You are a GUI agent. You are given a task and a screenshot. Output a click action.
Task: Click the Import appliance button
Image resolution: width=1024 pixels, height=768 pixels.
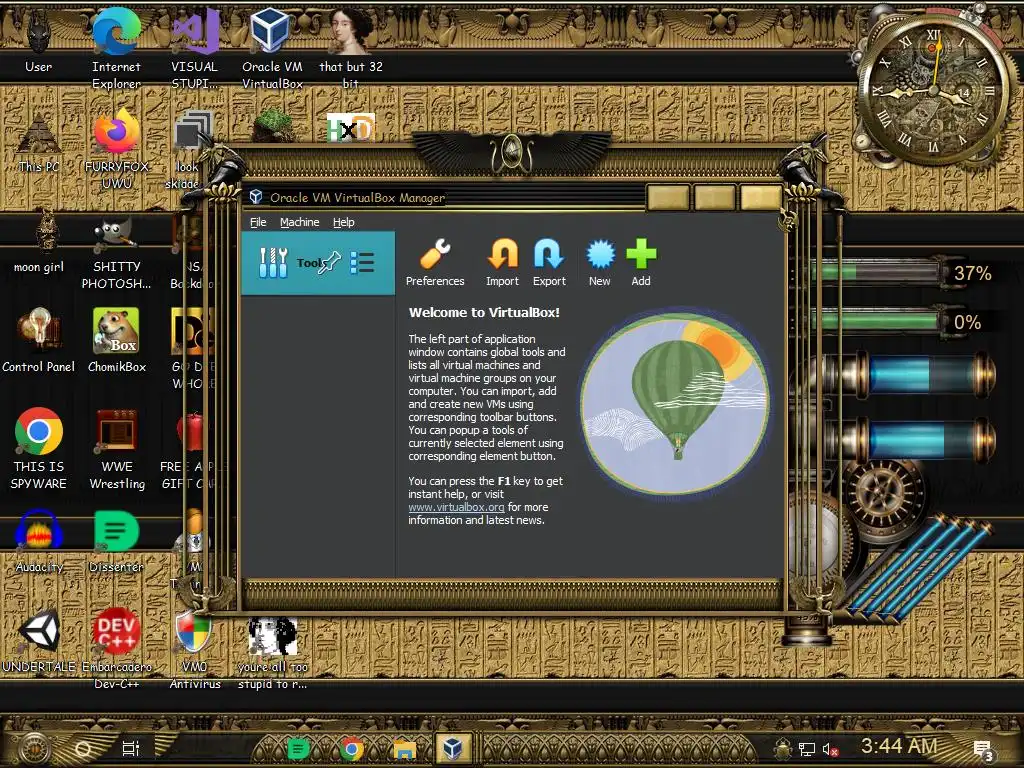click(502, 263)
